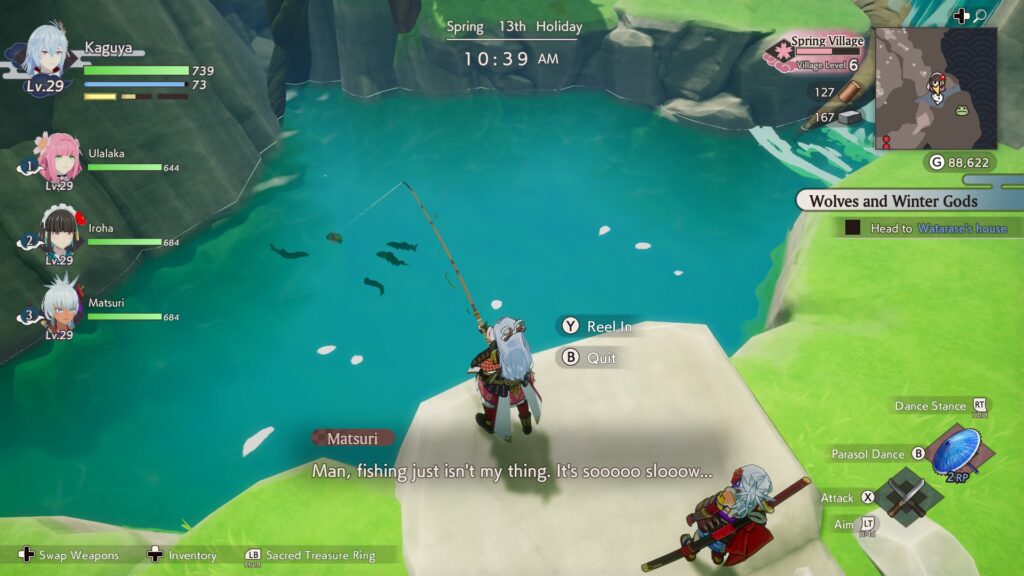This screenshot has width=1024, height=576.
Task: Select Iroha's party portrait
Action: (x=59, y=231)
